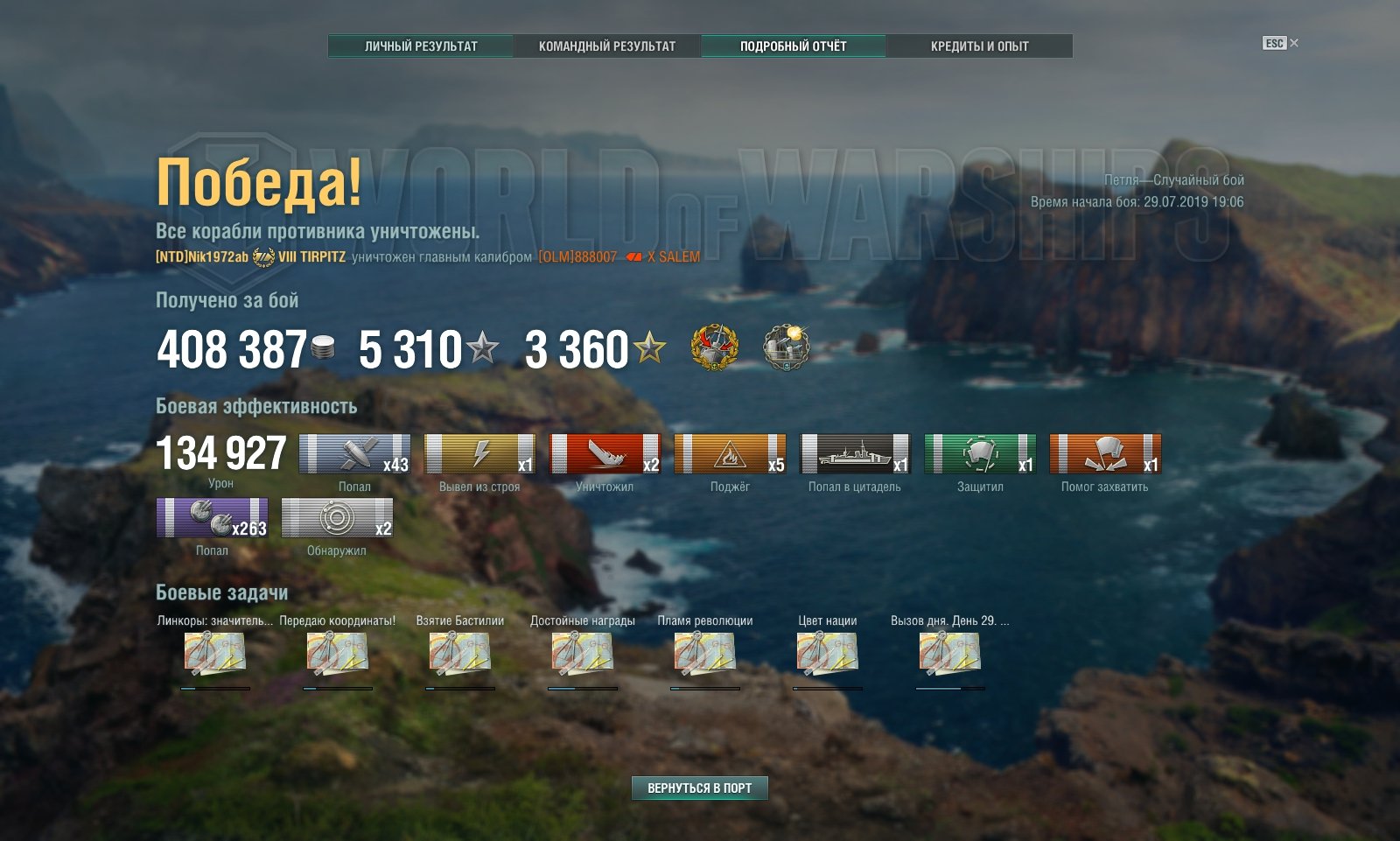Open the КОМАНДНЫЙ РЕЗУЛЬТАТ tab

coord(607,46)
